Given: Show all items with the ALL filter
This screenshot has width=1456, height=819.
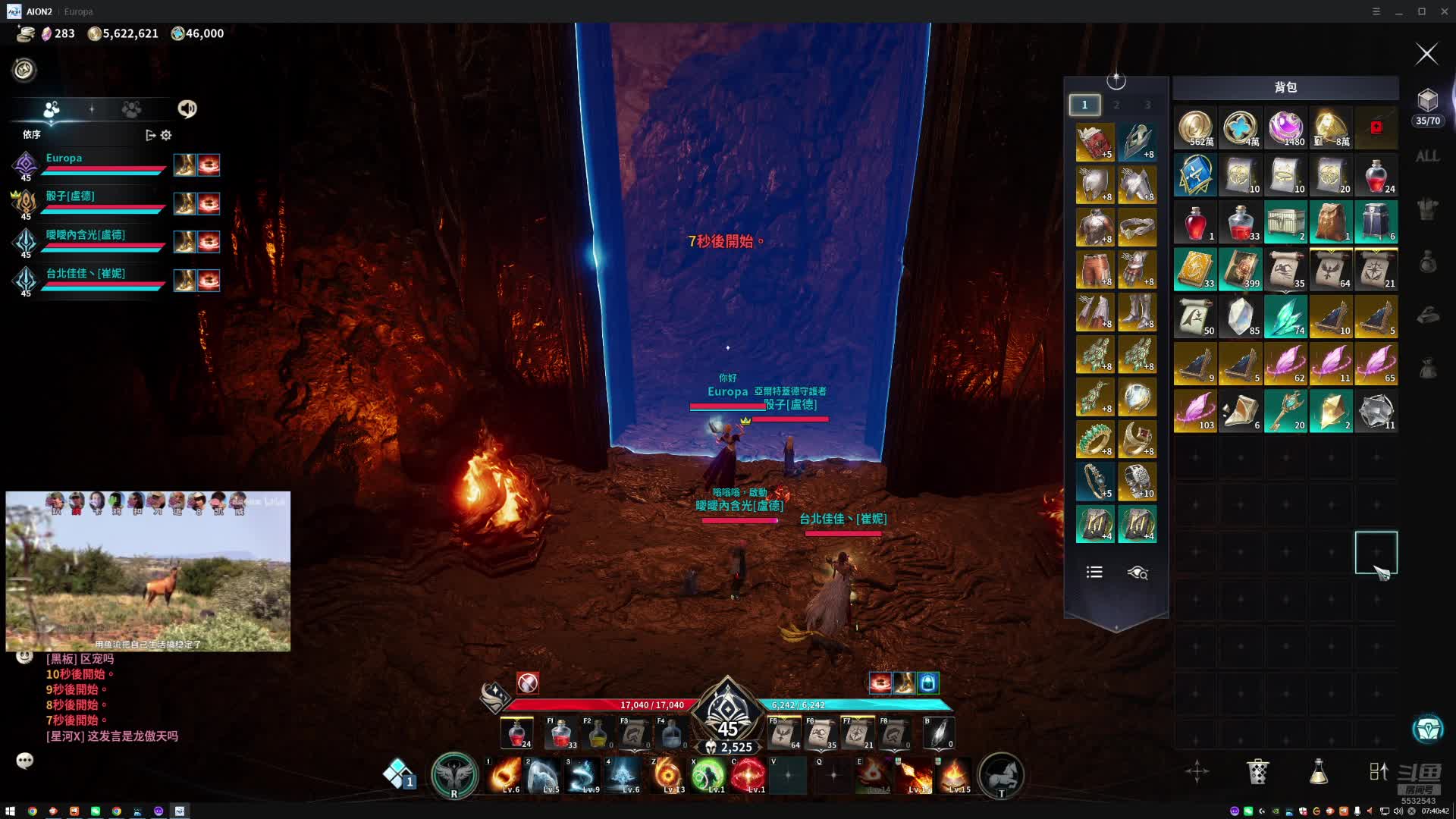Looking at the screenshot, I should [1427, 156].
